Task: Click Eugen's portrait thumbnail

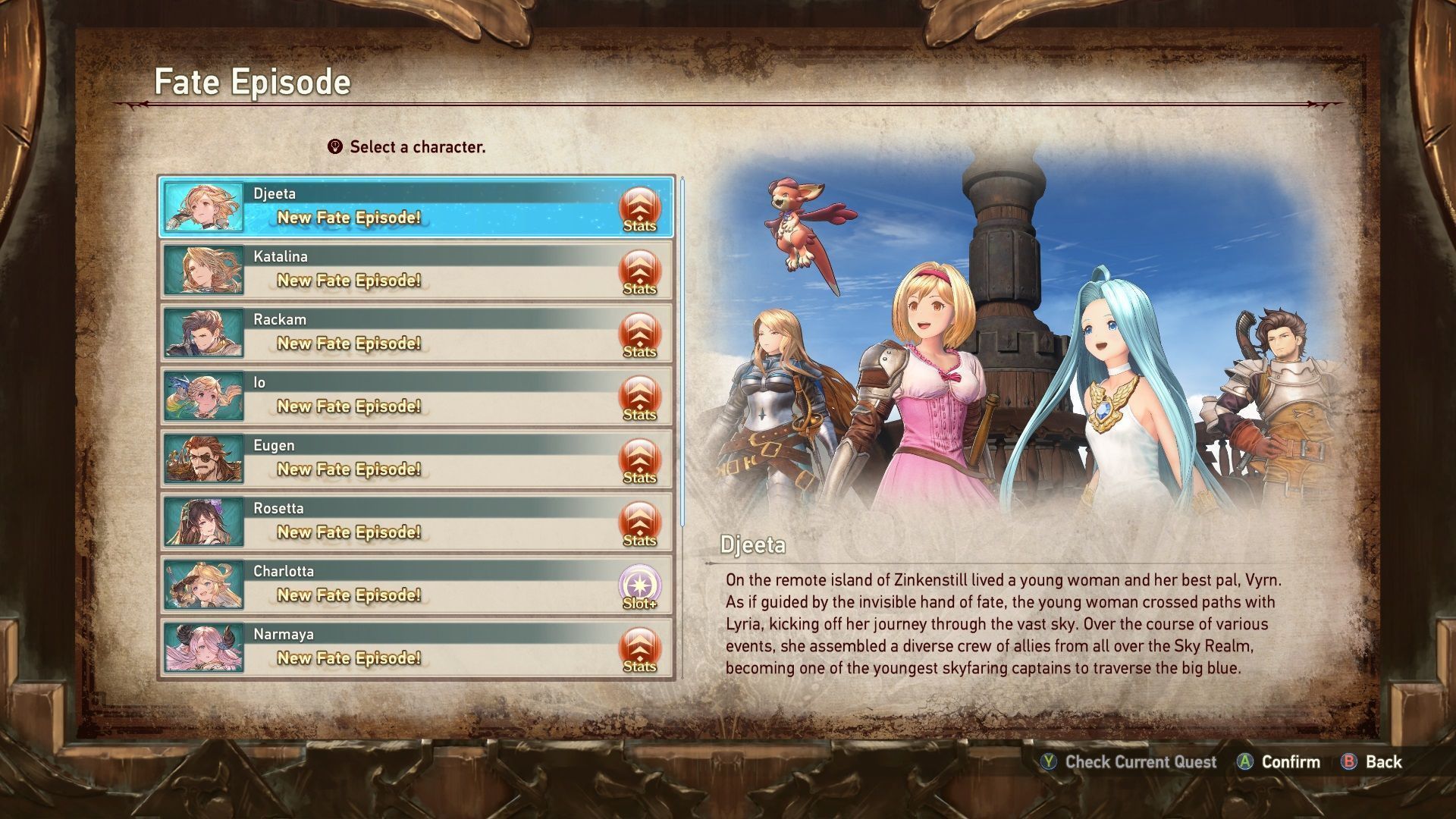Action: [204, 459]
